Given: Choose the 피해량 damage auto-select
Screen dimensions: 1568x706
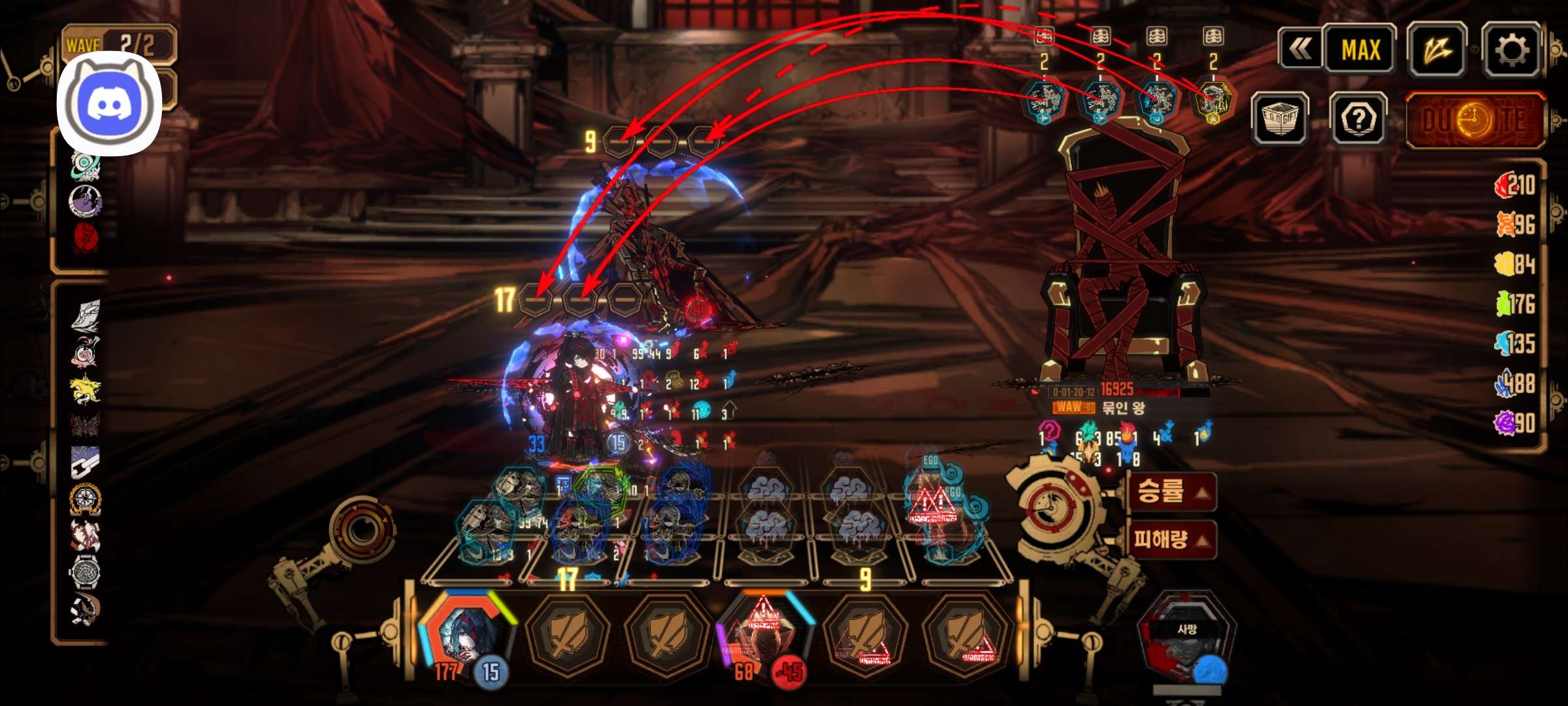Looking at the screenshot, I should coord(1171,539).
